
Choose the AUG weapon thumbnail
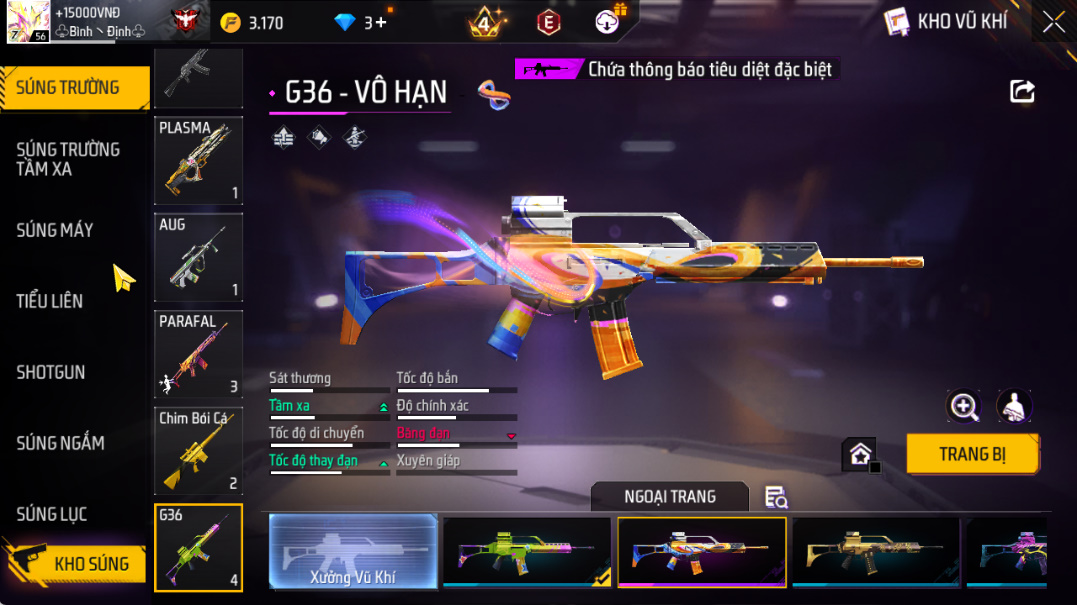coord(198,257)
